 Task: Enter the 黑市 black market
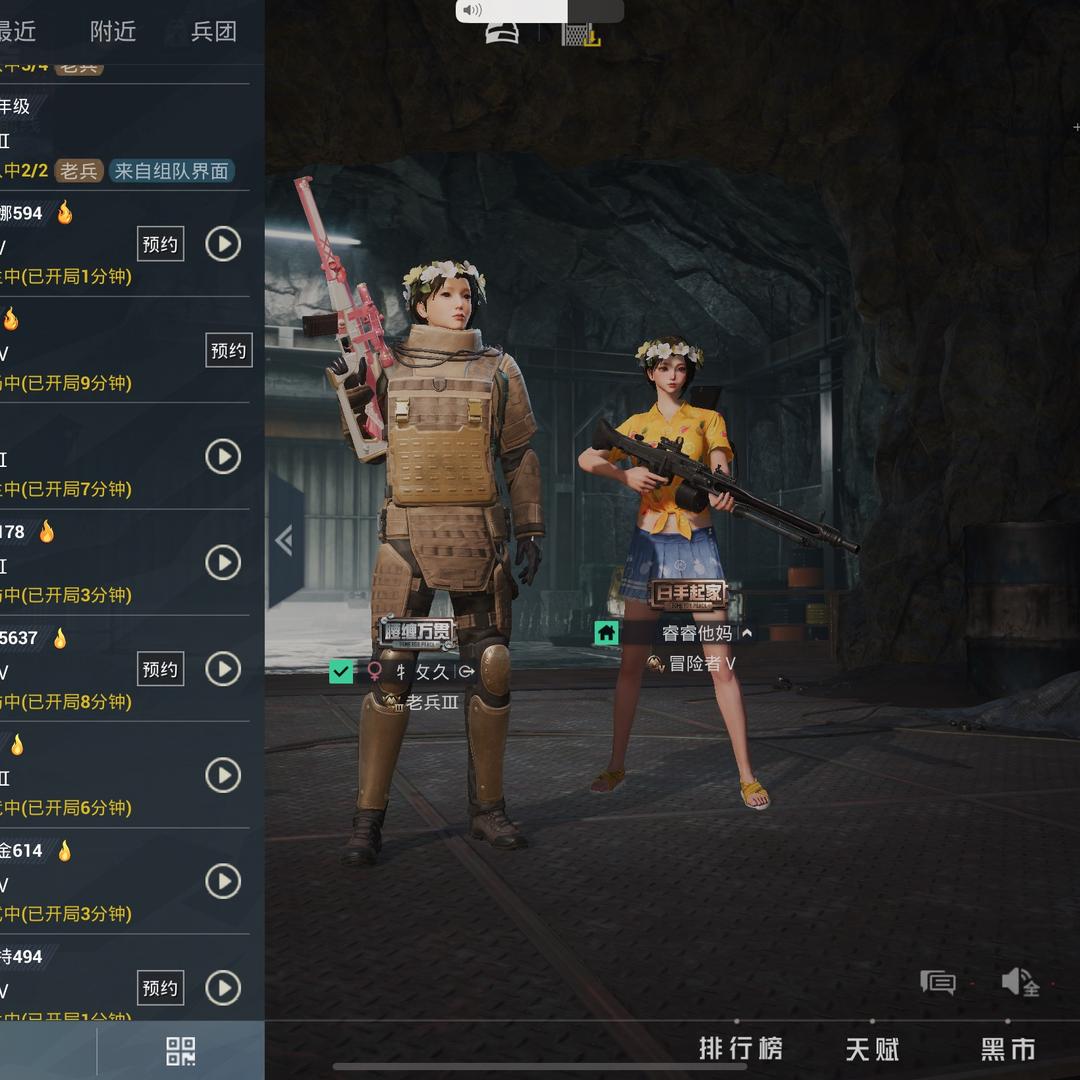click(1008, 1049)
